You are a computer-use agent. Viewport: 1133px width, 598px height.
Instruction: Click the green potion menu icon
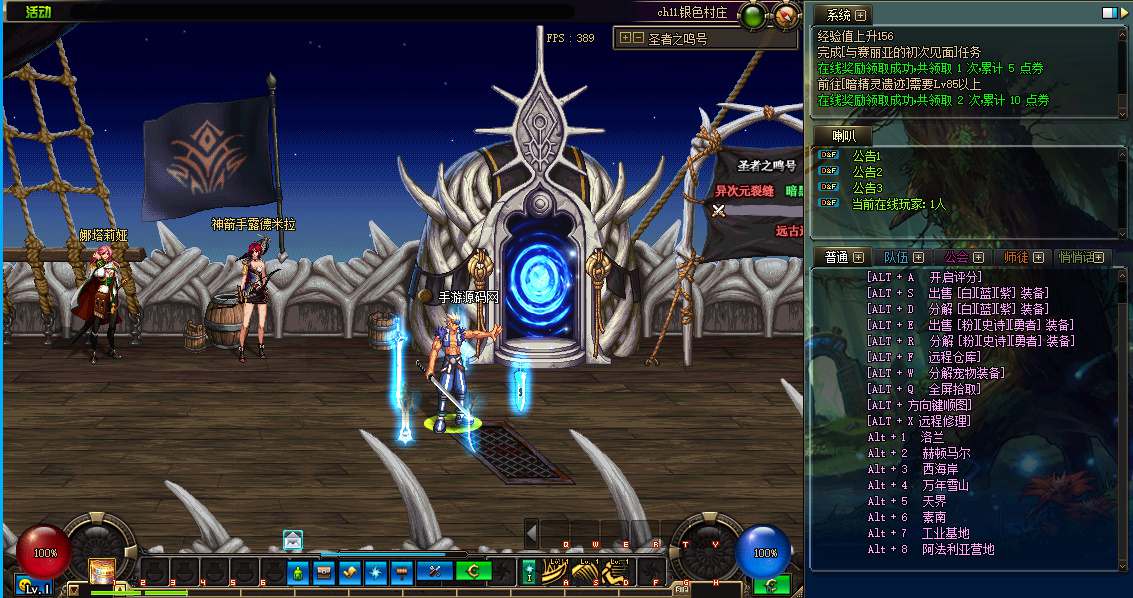tap(298, 572)
